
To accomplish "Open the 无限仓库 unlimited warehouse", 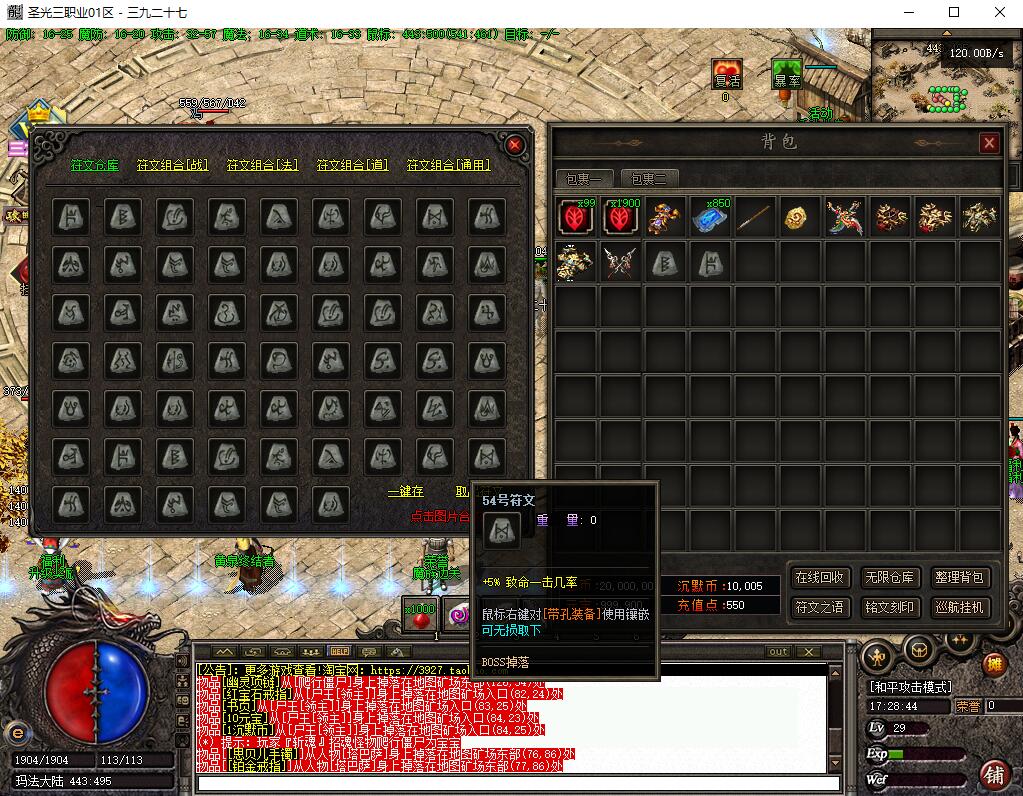I will (x=889, y=578).
